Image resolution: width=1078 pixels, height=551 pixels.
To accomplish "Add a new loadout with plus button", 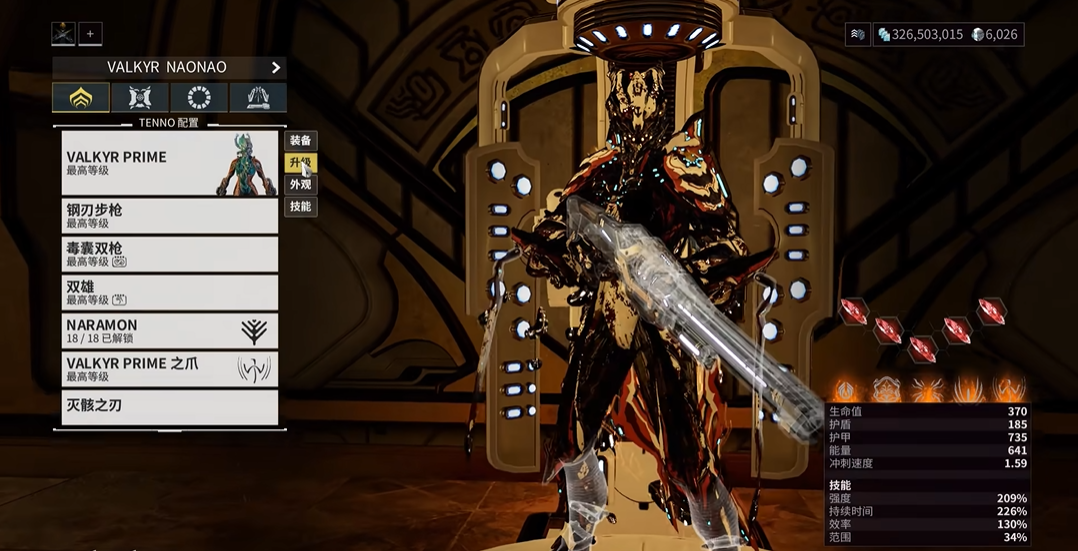I will pyautogui.click(x=90, y=34).
